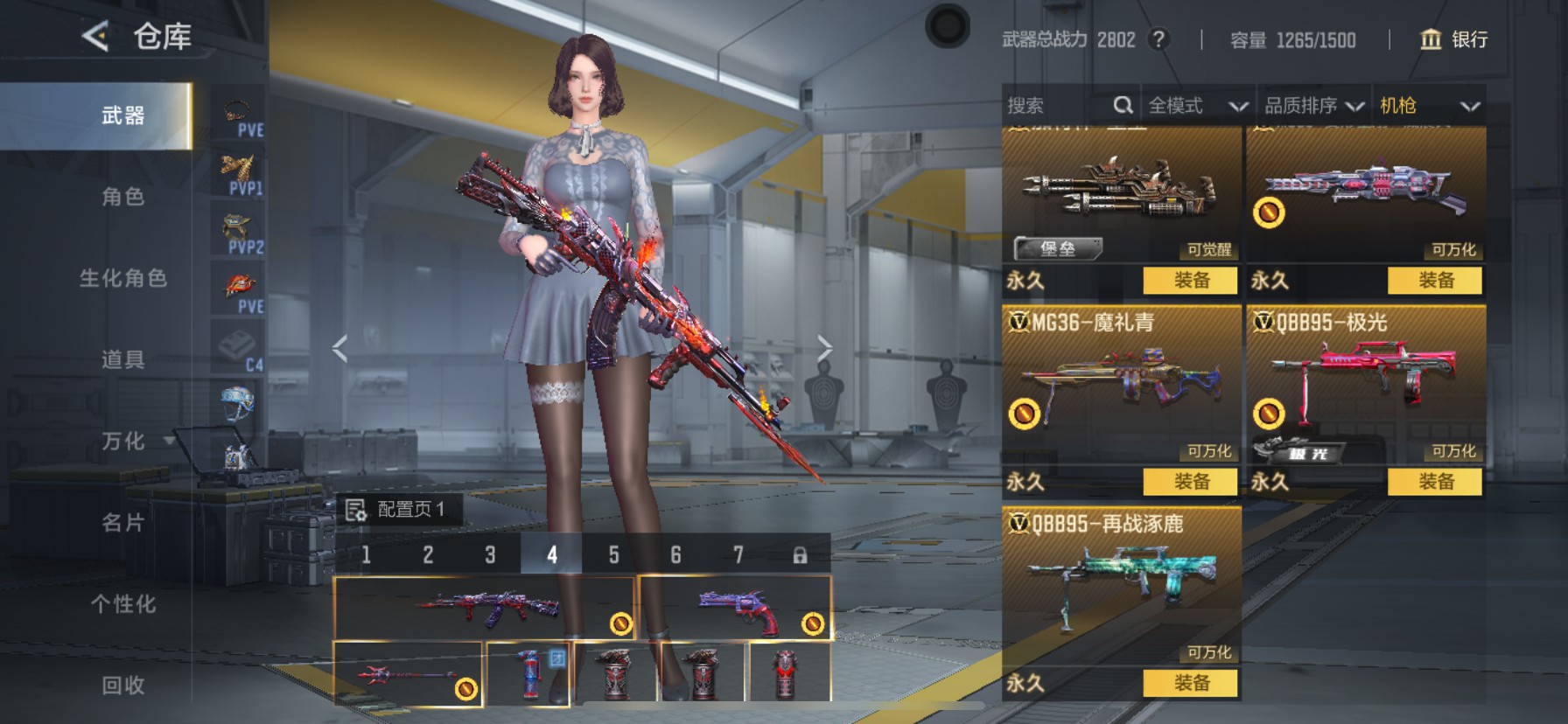
Task: Switch to the 角色 character tab
Action: pyautogui.click(x=122, y=197)
